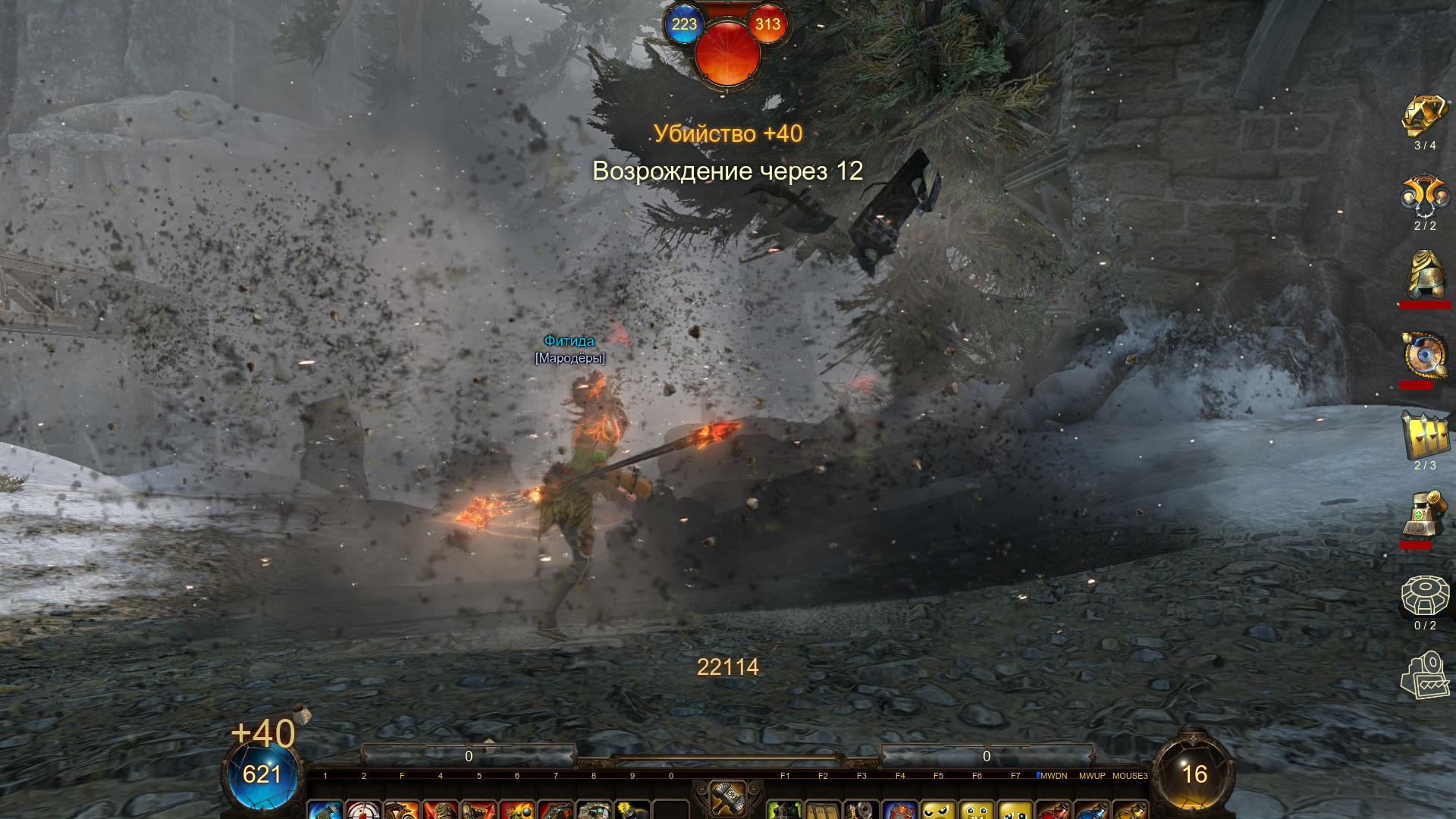
Task: Select the hammer icon in the hotbar center
Action: coord(727,798)
